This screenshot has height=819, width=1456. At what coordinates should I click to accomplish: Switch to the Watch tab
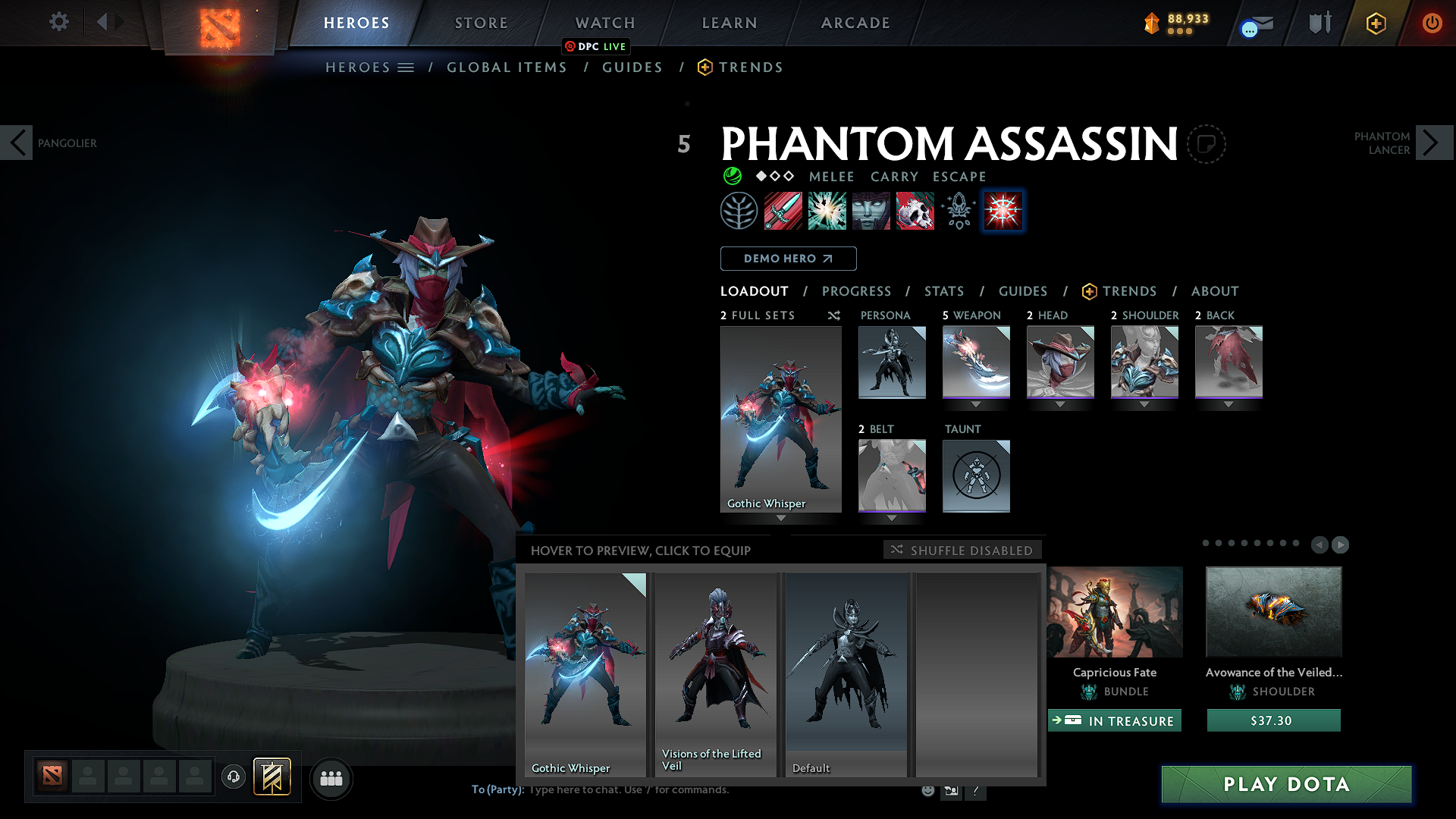605,23
